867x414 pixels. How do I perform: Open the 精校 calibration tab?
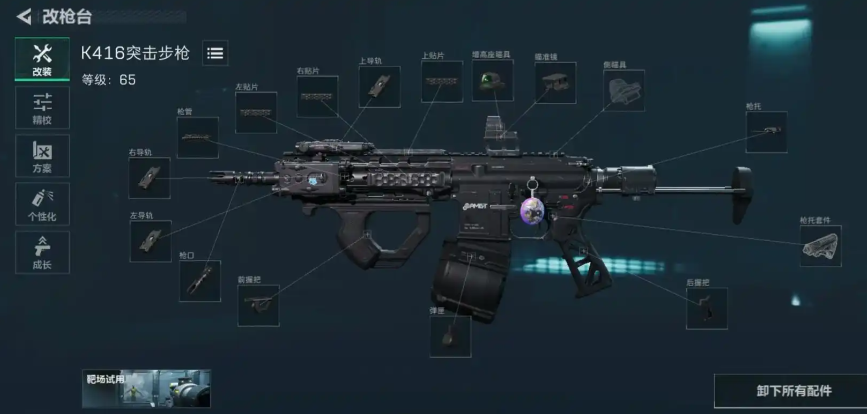(42, 107)
